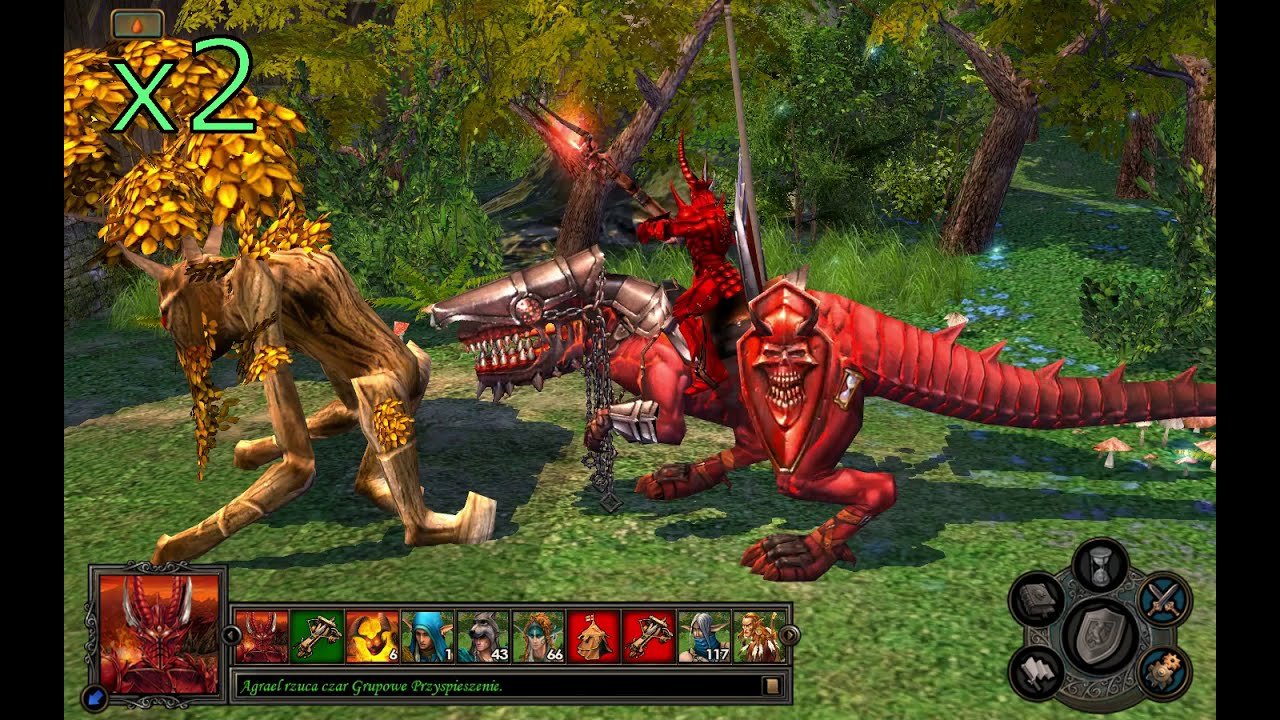Select the red first aid tent icon
This screenshot has width=1280, height=720.
click(594, 637)
